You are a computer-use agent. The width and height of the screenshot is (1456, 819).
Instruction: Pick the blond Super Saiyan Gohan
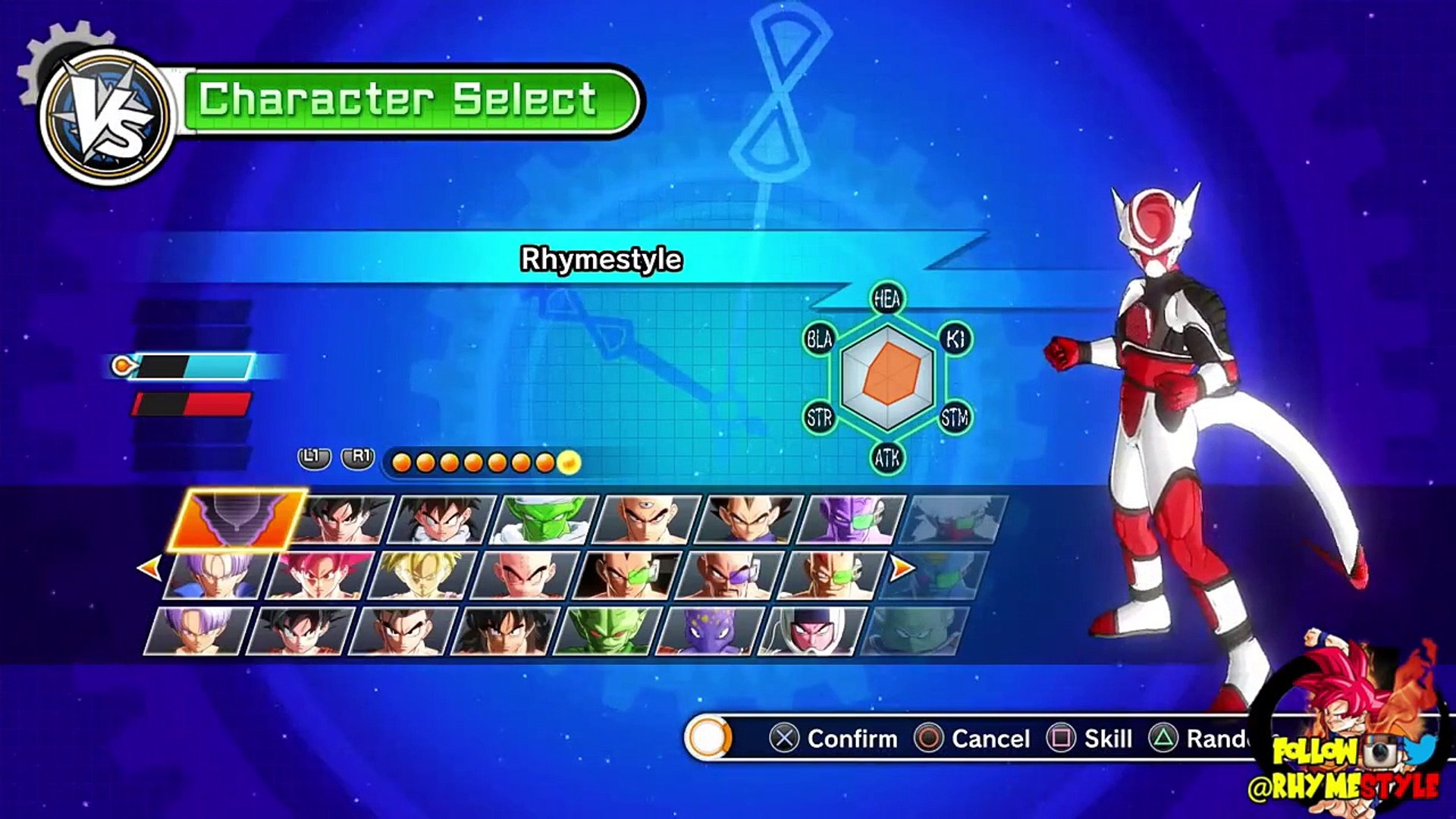tap(422, 576)
